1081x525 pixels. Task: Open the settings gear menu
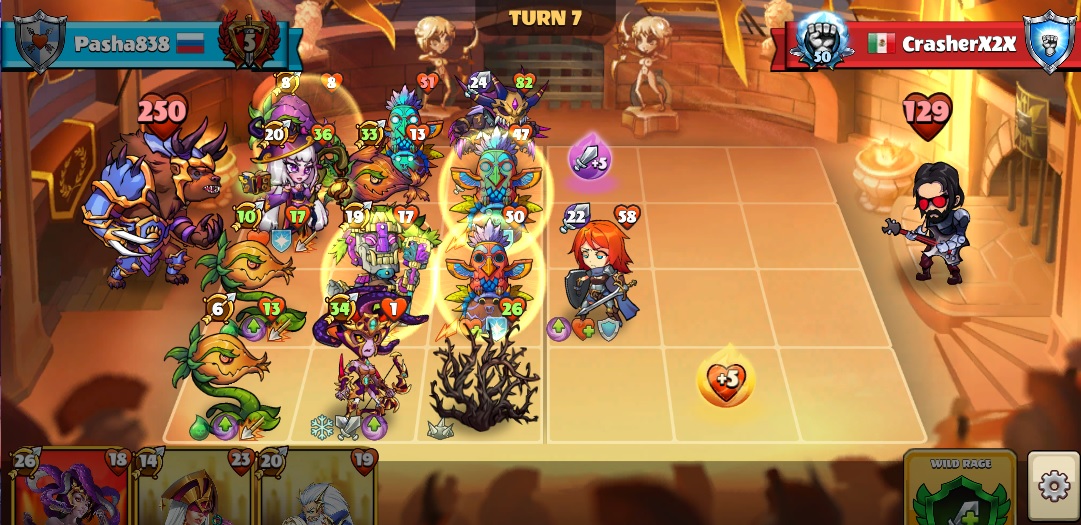click(x=1053, y=487)
